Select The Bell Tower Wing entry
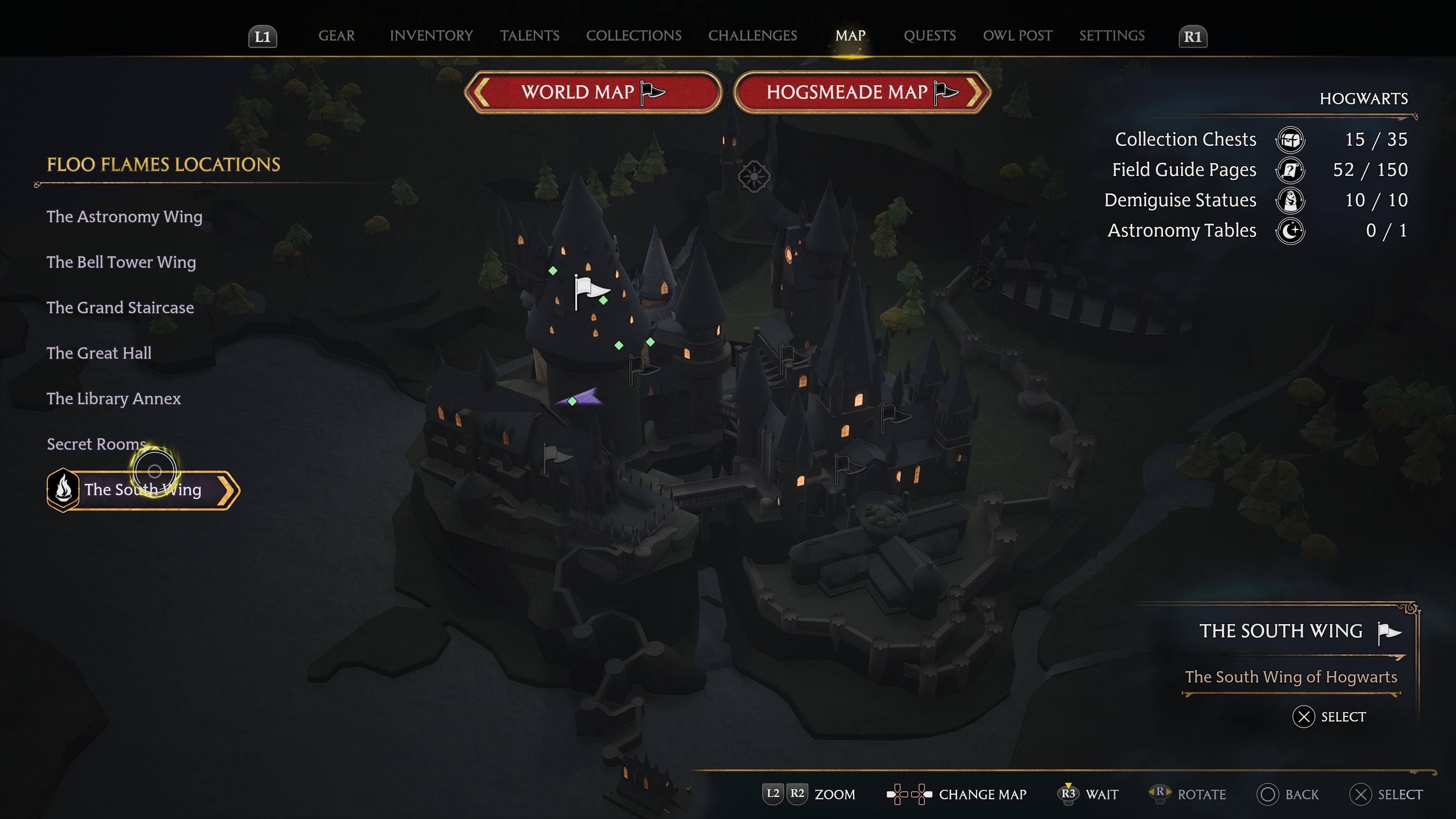 (x=121, y=262)
